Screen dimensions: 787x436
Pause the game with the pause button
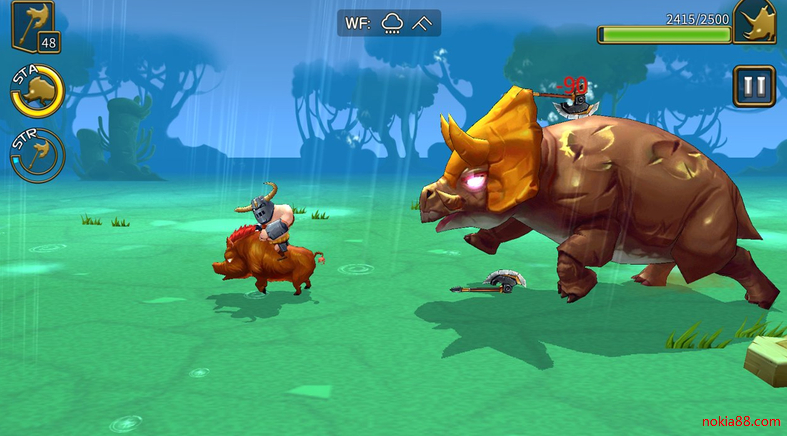pos(753,86)
